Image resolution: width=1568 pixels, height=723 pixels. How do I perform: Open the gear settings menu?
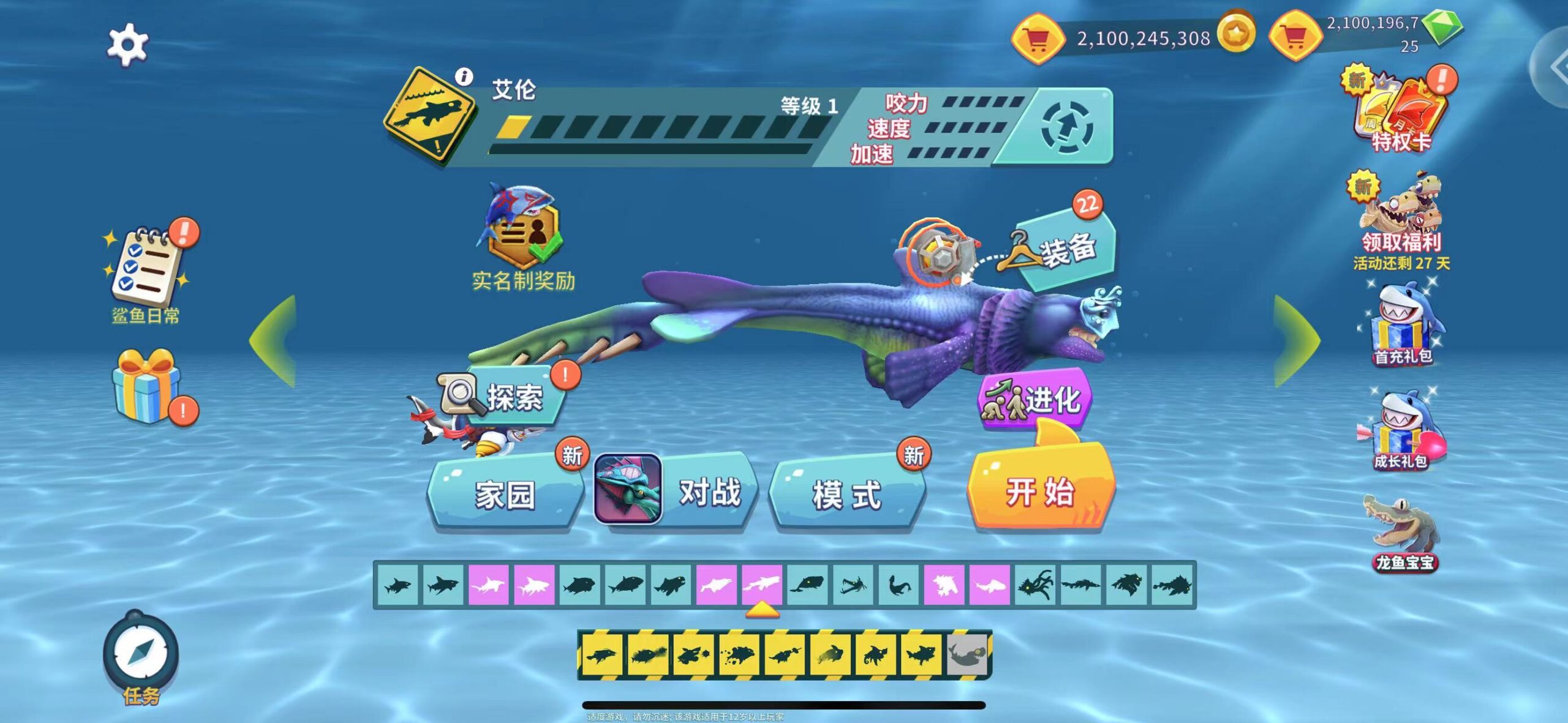(127, 44)
